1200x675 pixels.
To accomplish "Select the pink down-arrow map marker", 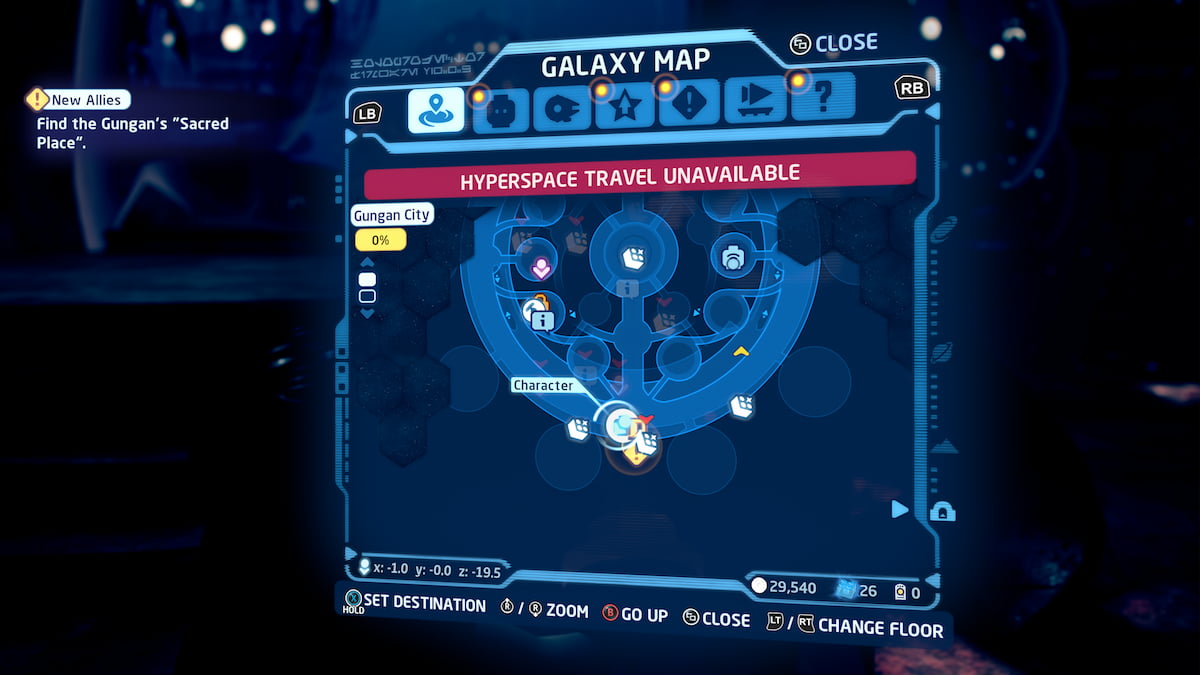I will [540, 267].
